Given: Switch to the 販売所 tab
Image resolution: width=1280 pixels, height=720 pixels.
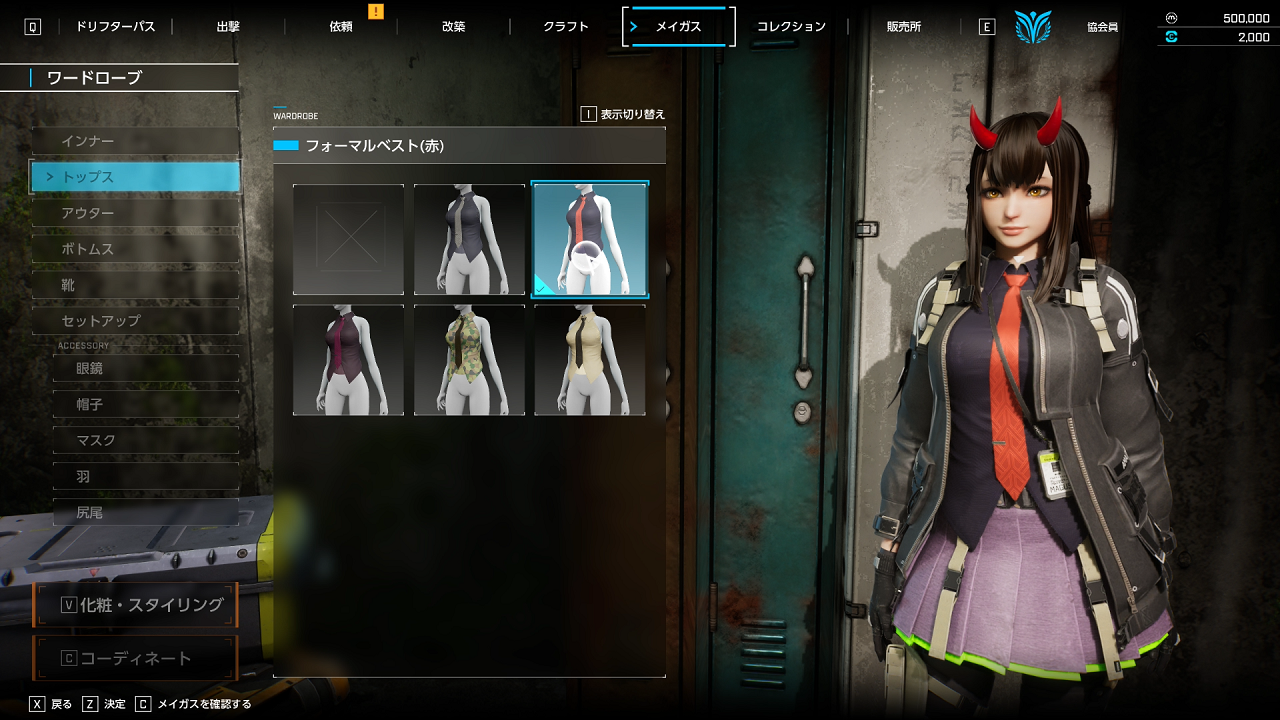Looking at the screenshot, I should (904, 27).
